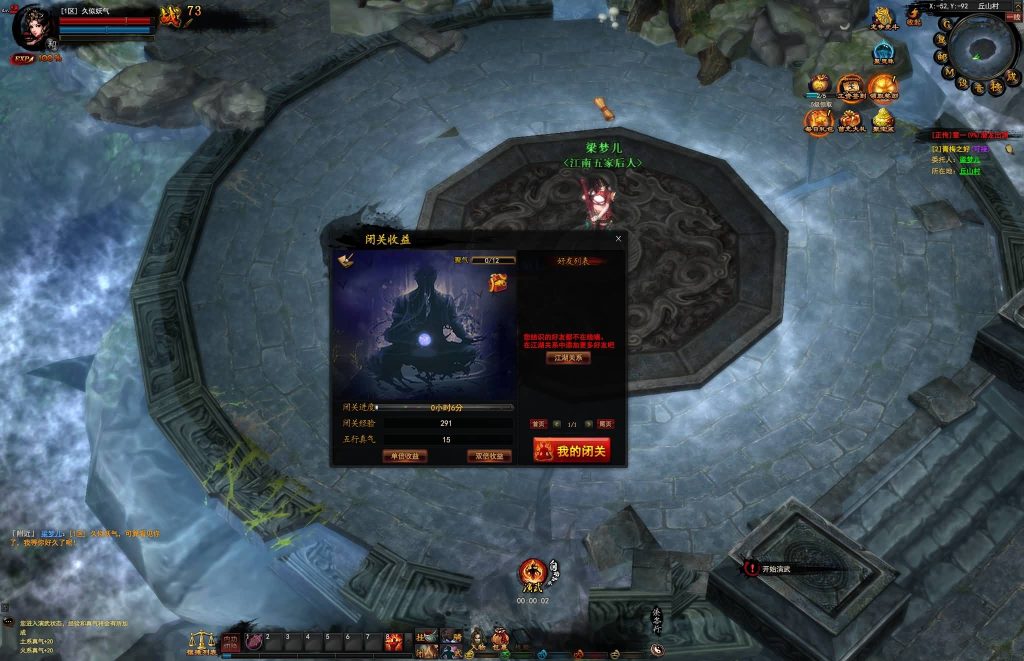Screen dimensions: 1024x661
Task: Close the 闭关收益 window
Action: (618, 239)
